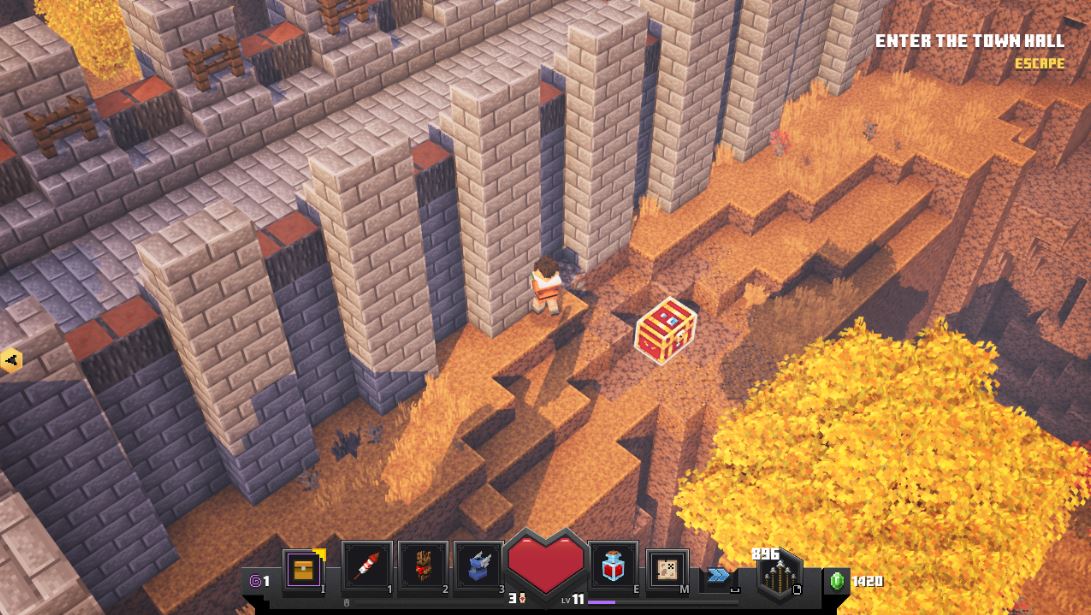Trigger the blue dodge roll arrows

click(x=718, y=574)
